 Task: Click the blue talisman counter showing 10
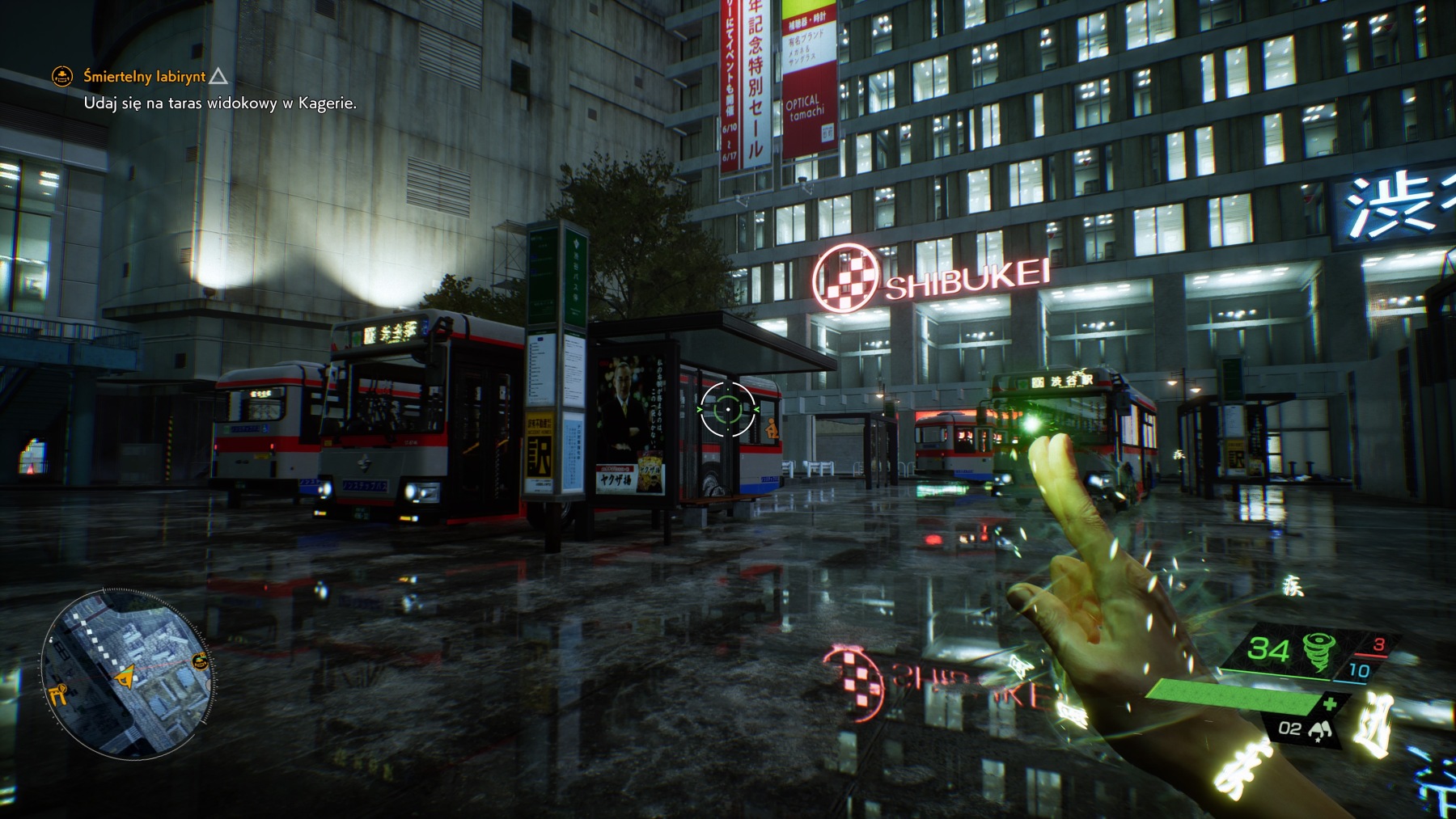pos(1359,669)
